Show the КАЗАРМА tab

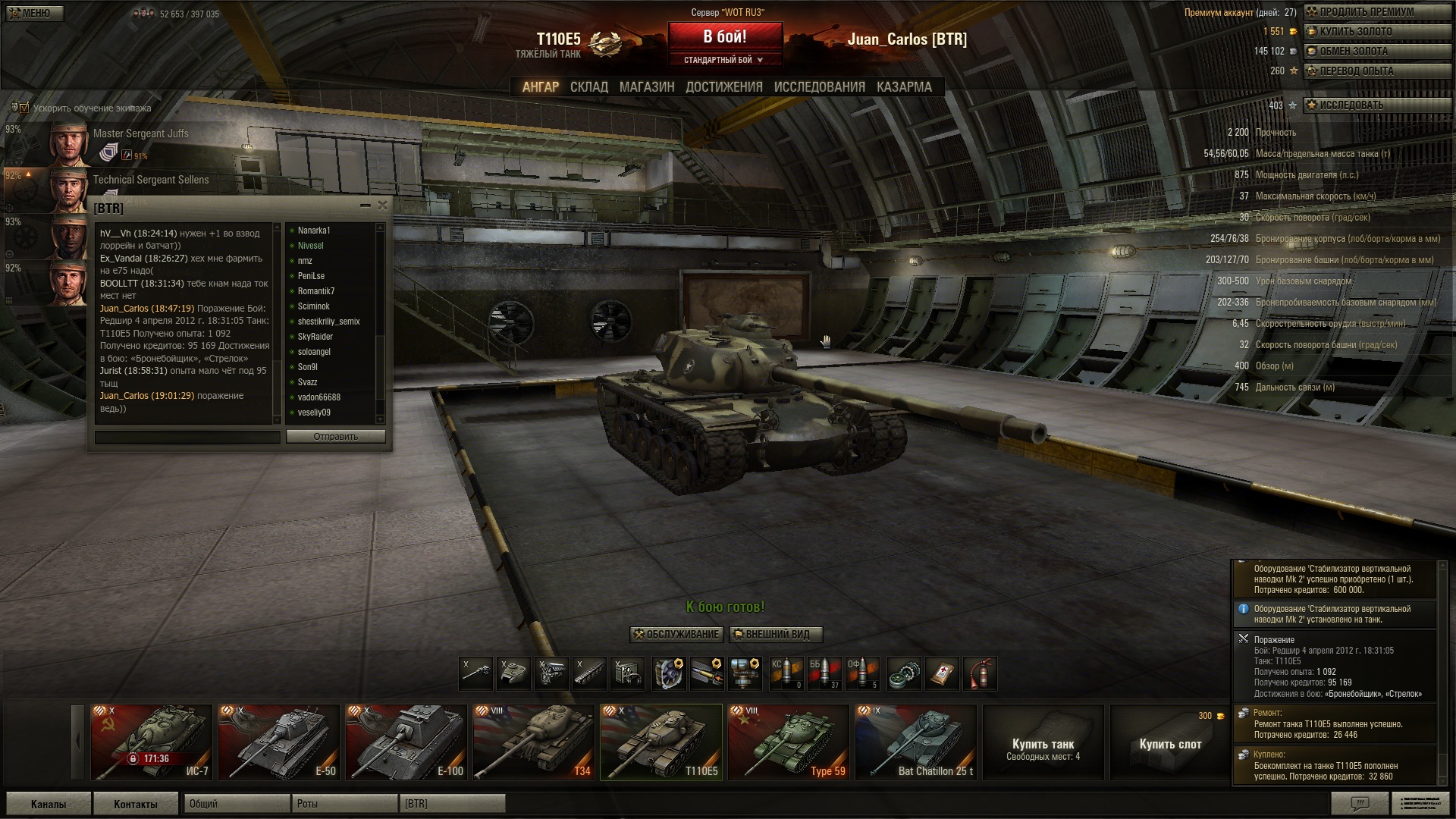pos(904,87)
